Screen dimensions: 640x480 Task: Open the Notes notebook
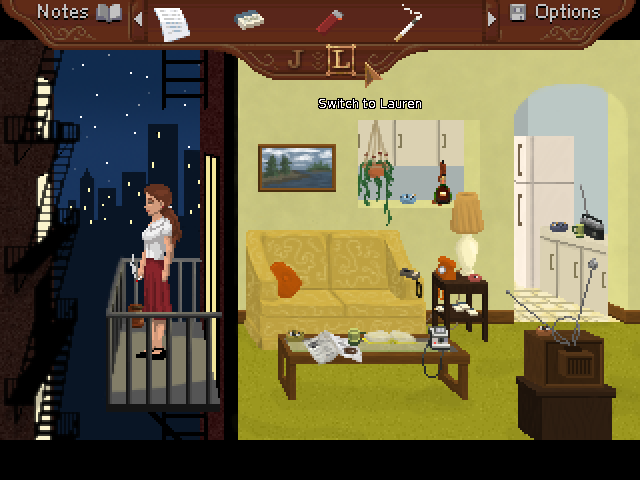coord(79,13)
